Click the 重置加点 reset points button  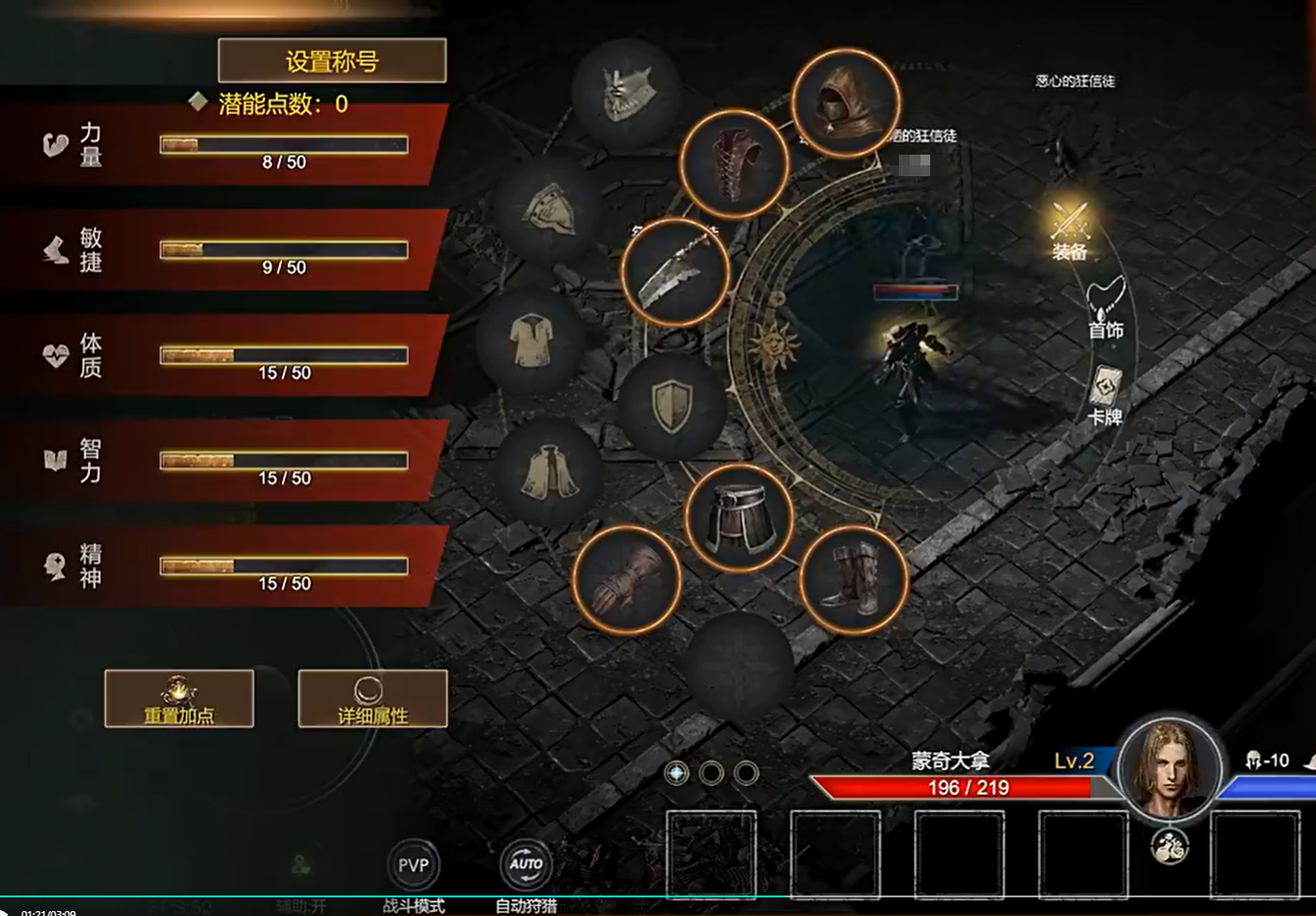click(179, 699)
